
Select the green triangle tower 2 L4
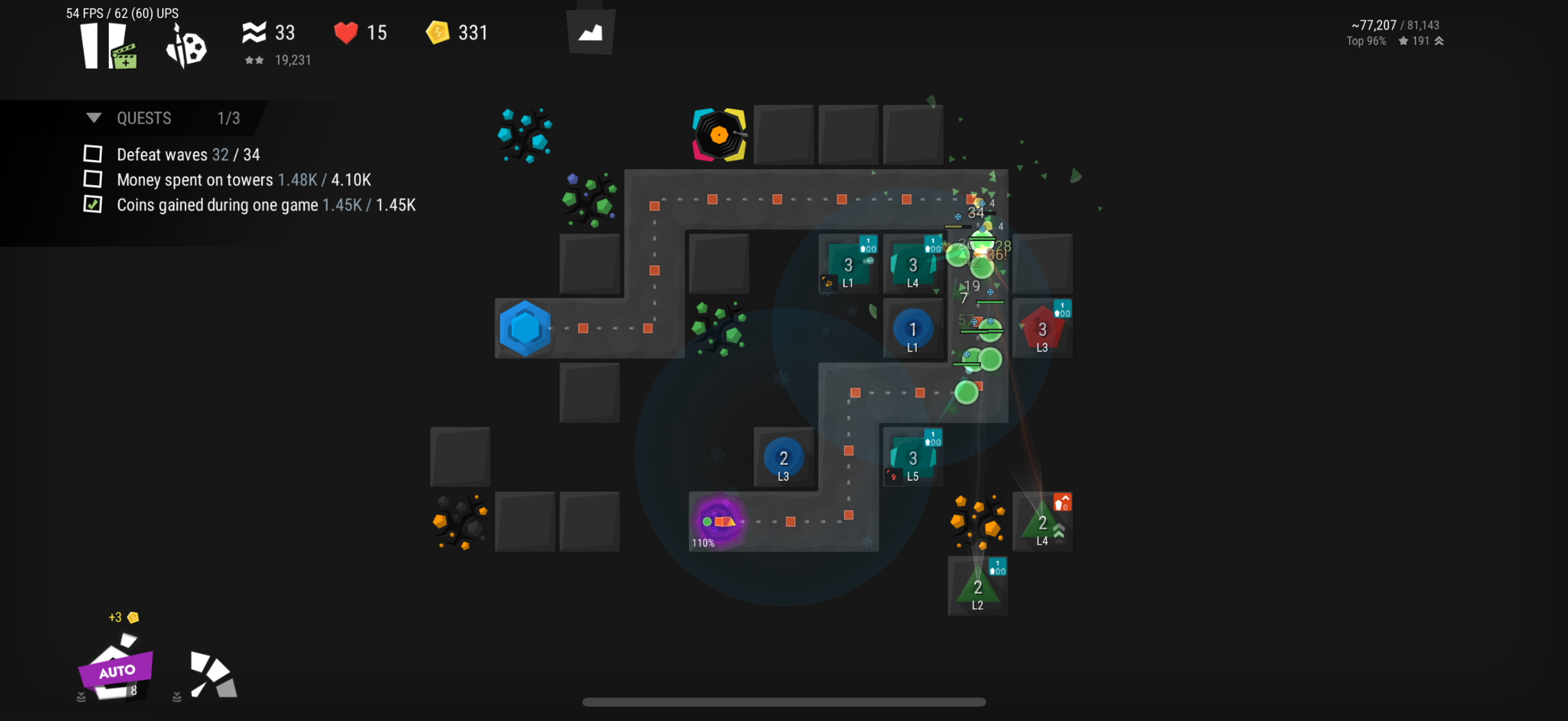pos(1042,522)
